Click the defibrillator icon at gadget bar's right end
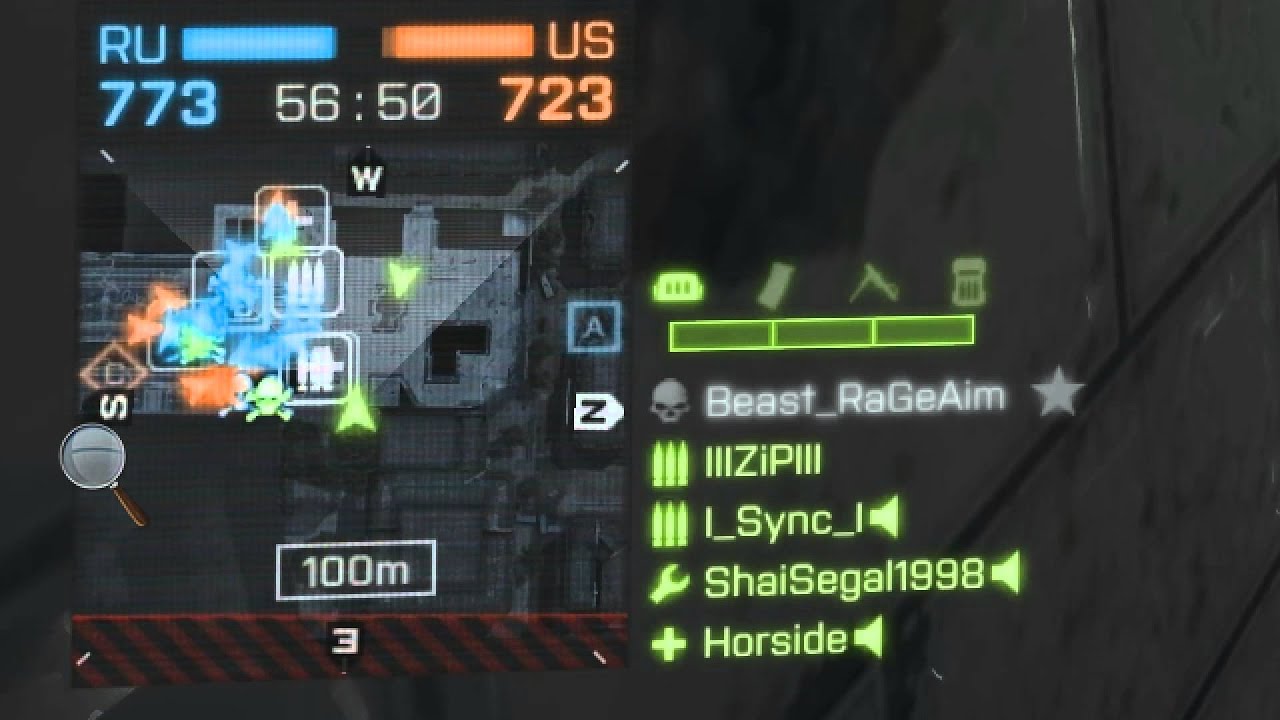 point(969,286)
